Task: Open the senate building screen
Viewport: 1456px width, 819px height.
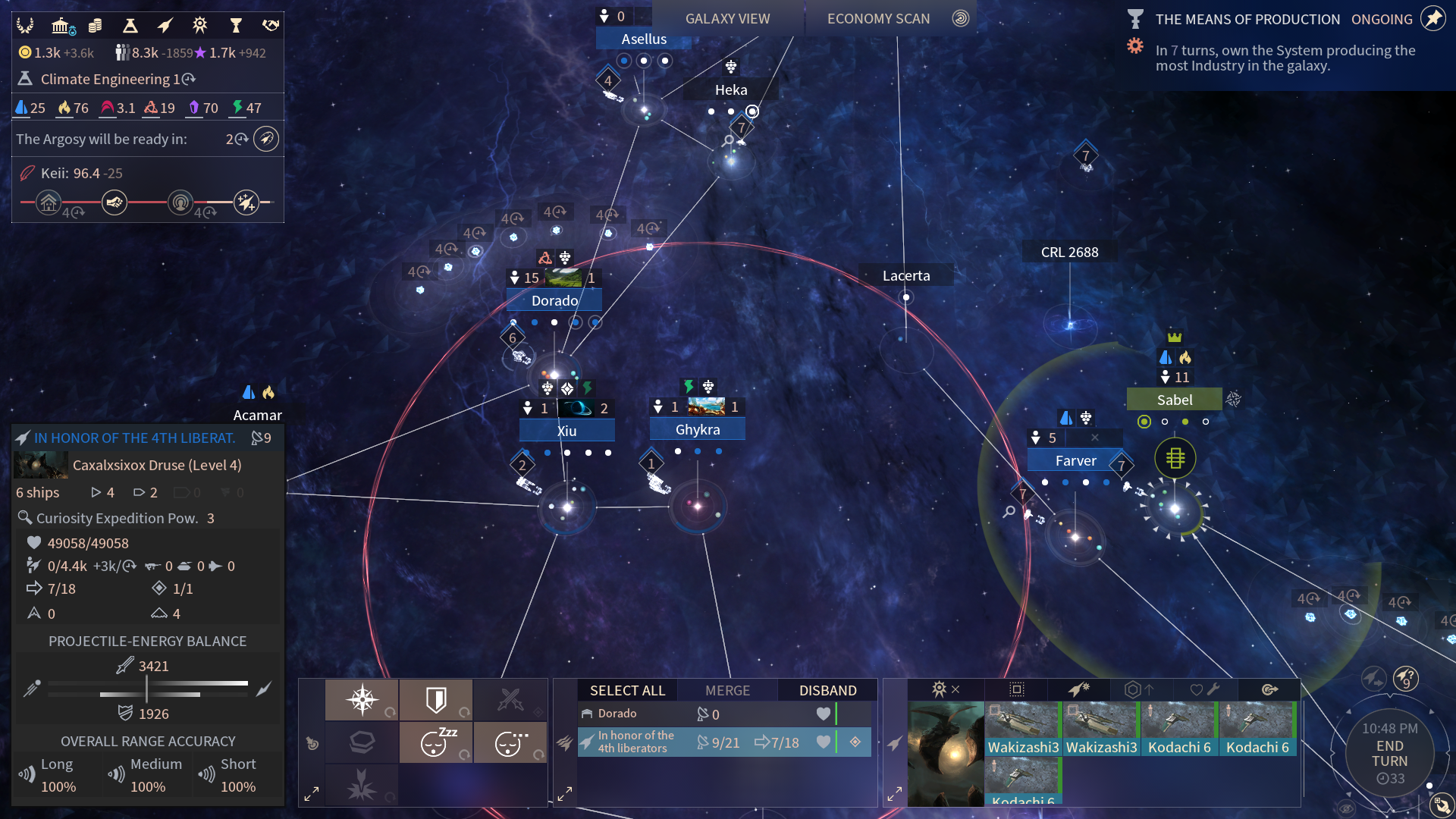Action: 61,26
